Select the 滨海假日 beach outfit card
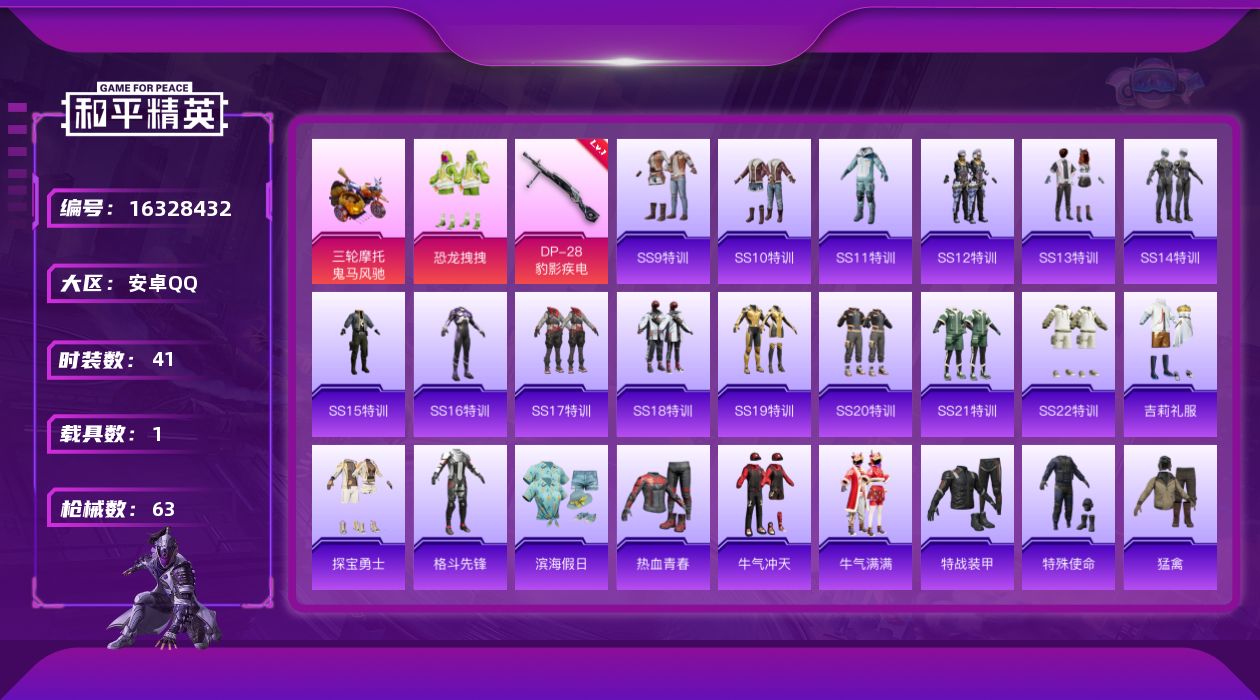 tap(561, 517)
